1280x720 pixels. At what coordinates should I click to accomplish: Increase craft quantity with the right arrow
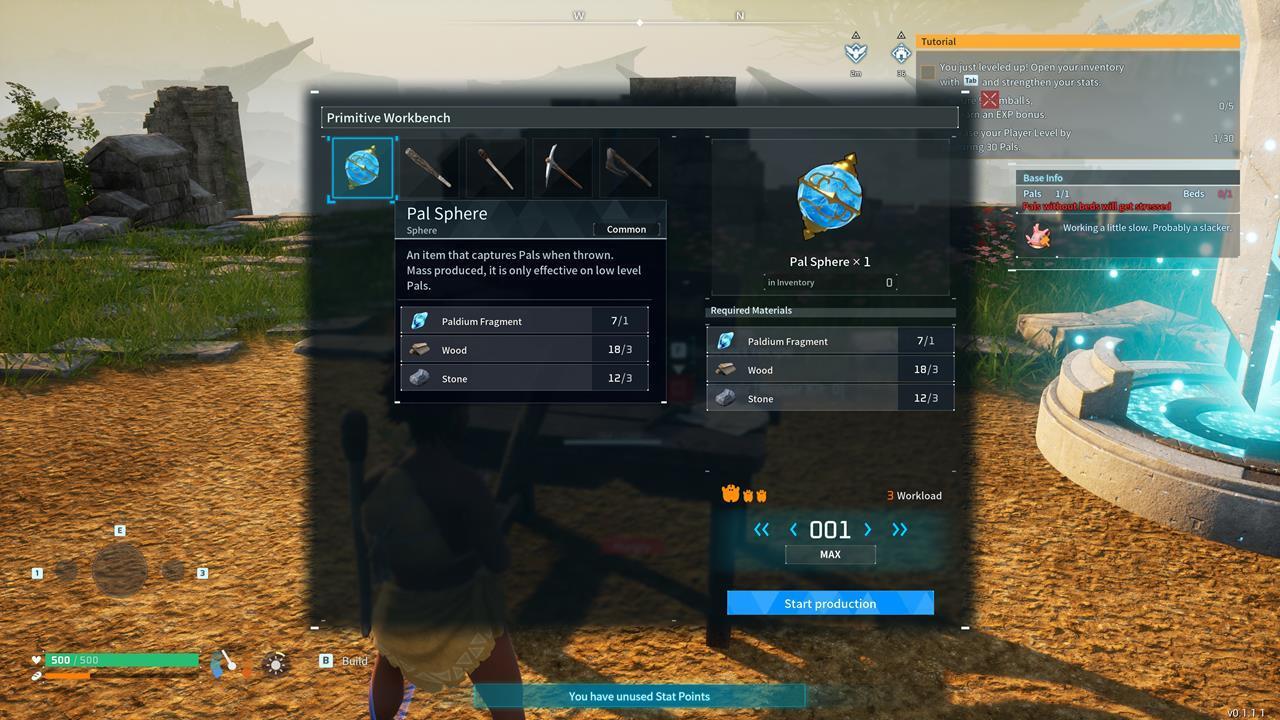pyautogui.click(x=868, y=530)
